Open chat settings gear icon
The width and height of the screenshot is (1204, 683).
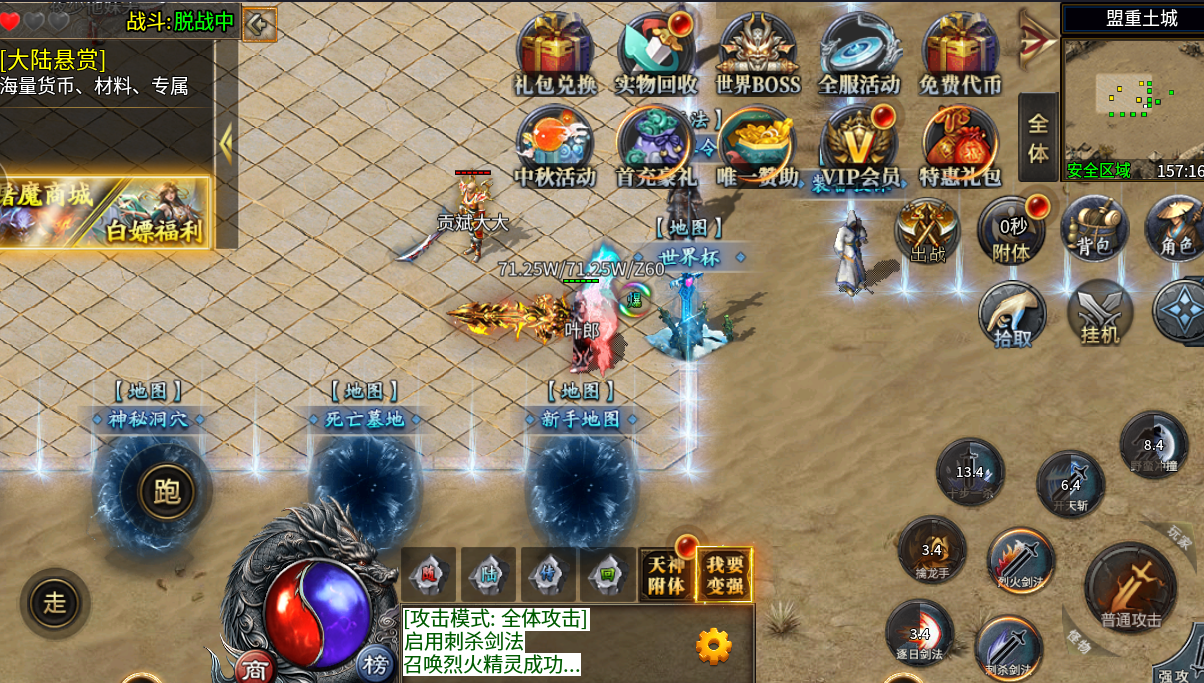click(x=713, y=646)
